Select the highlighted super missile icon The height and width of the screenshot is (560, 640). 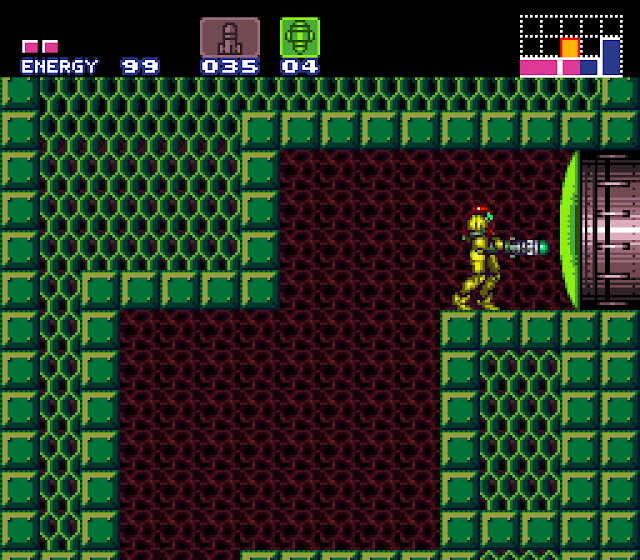tap(299, 37)
